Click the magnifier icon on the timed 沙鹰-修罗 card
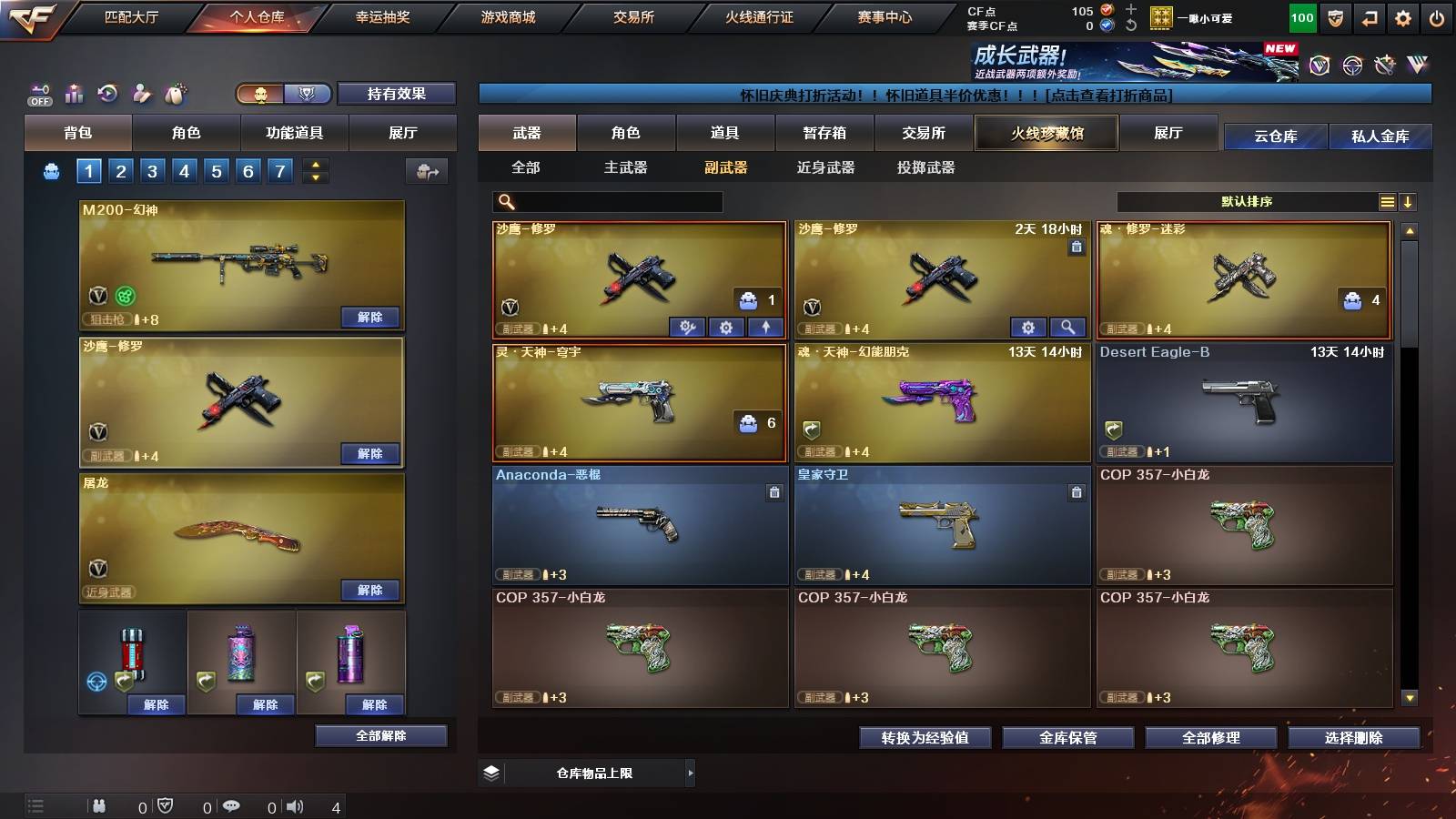 (x=1068, y=327)
